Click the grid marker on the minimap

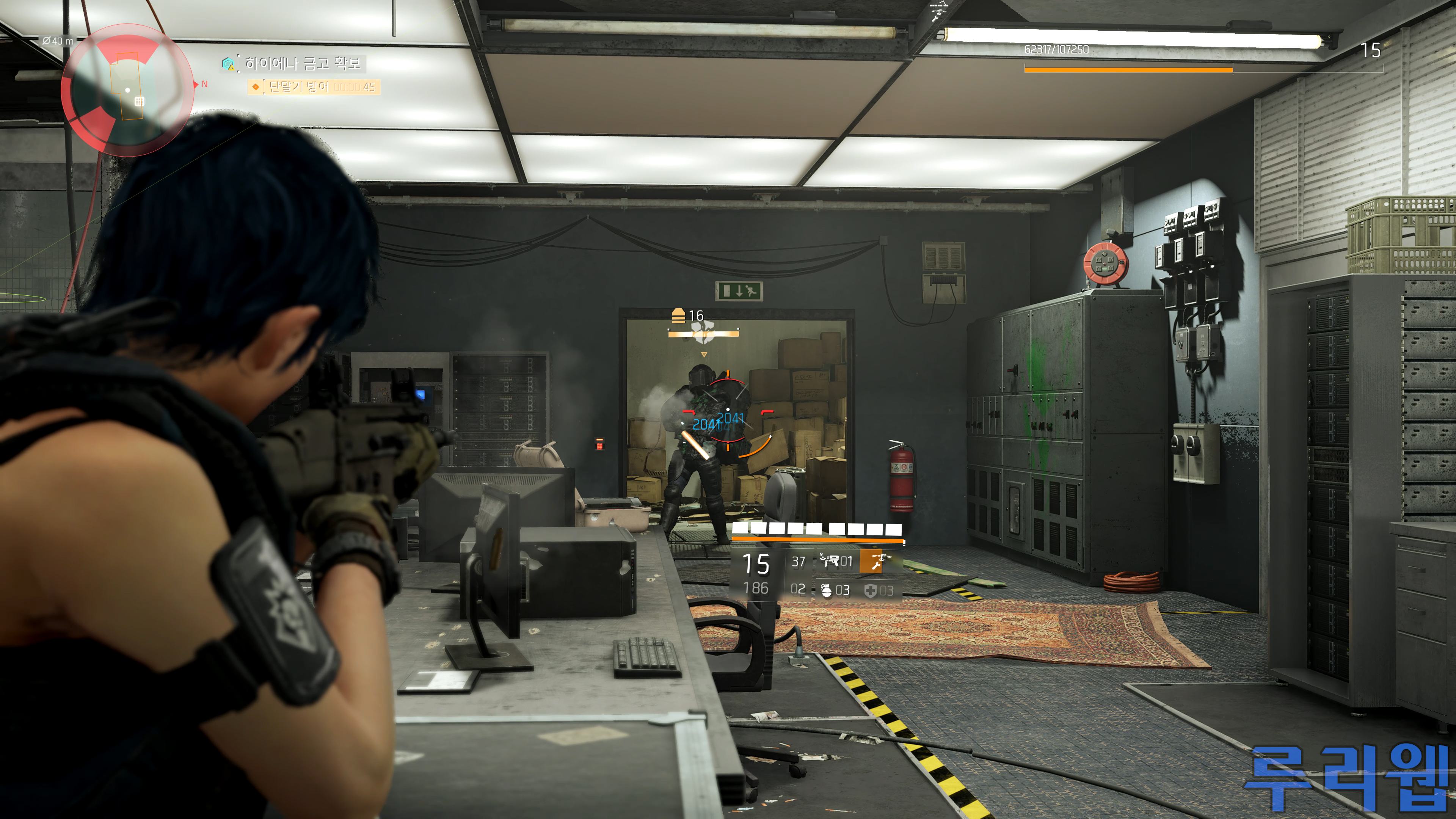pos(139,101)
